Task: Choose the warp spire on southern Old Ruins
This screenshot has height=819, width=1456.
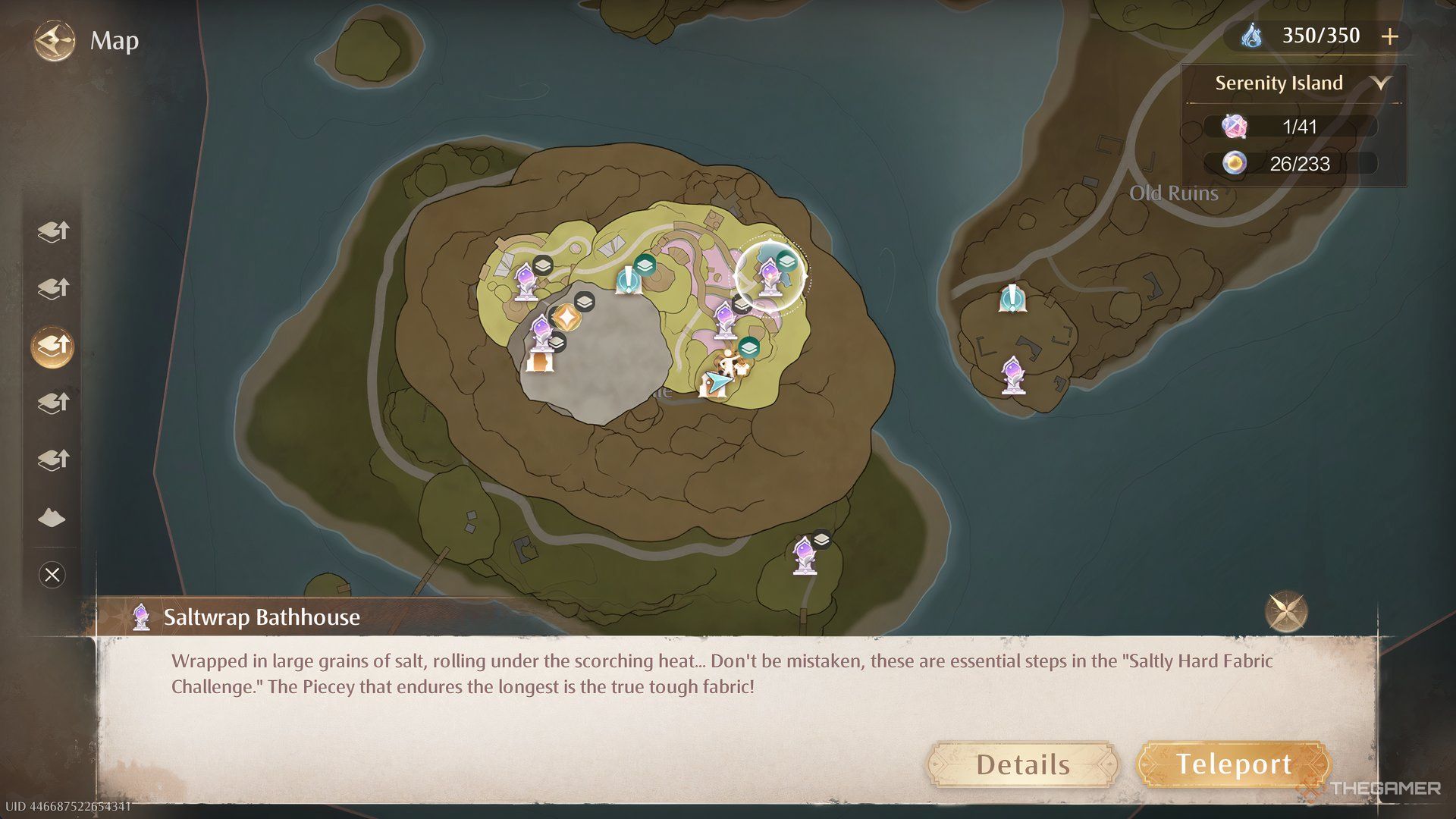Action: [1013, 375]
